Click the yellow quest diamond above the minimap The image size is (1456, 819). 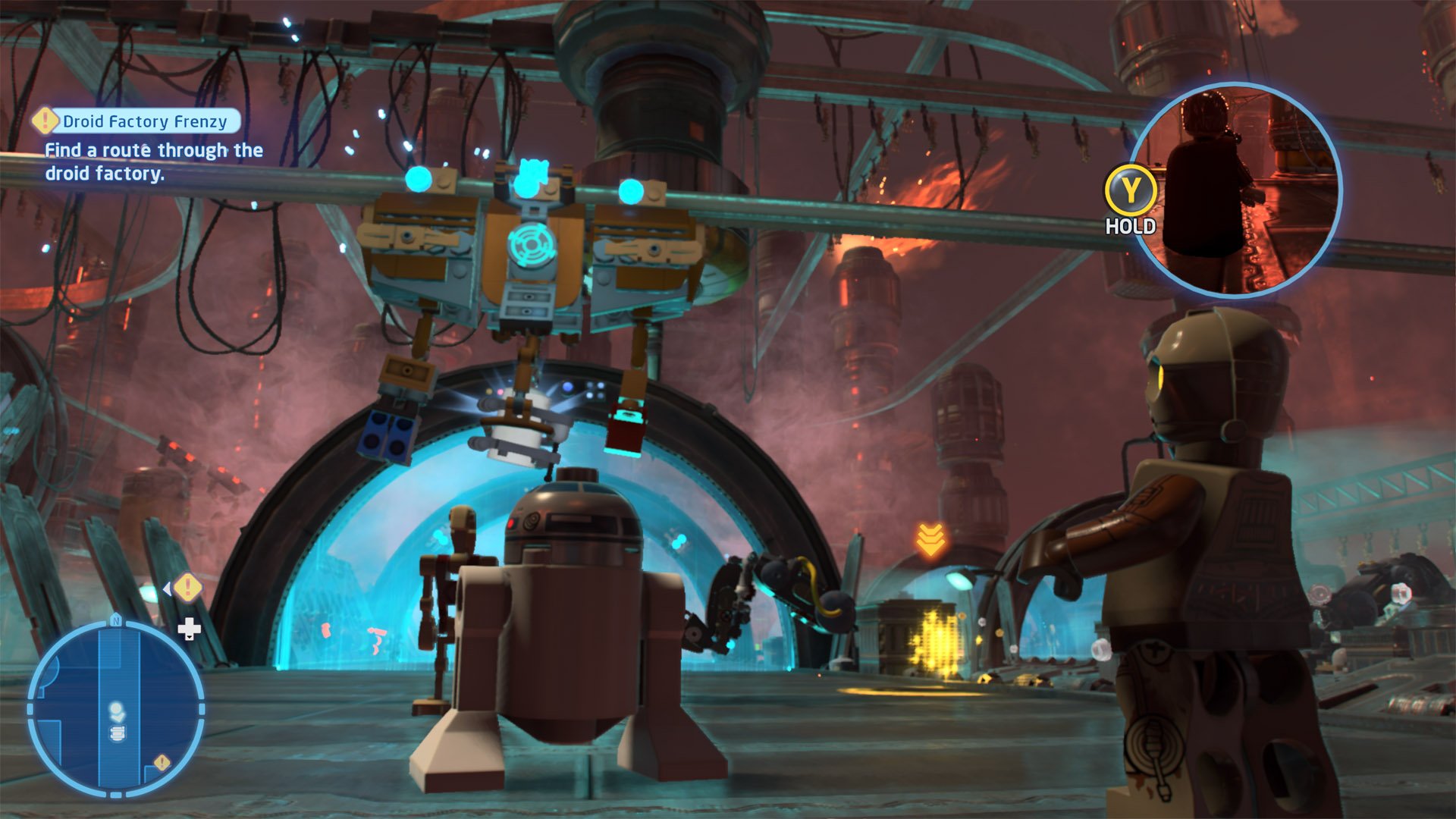click(x=187, y=587)
